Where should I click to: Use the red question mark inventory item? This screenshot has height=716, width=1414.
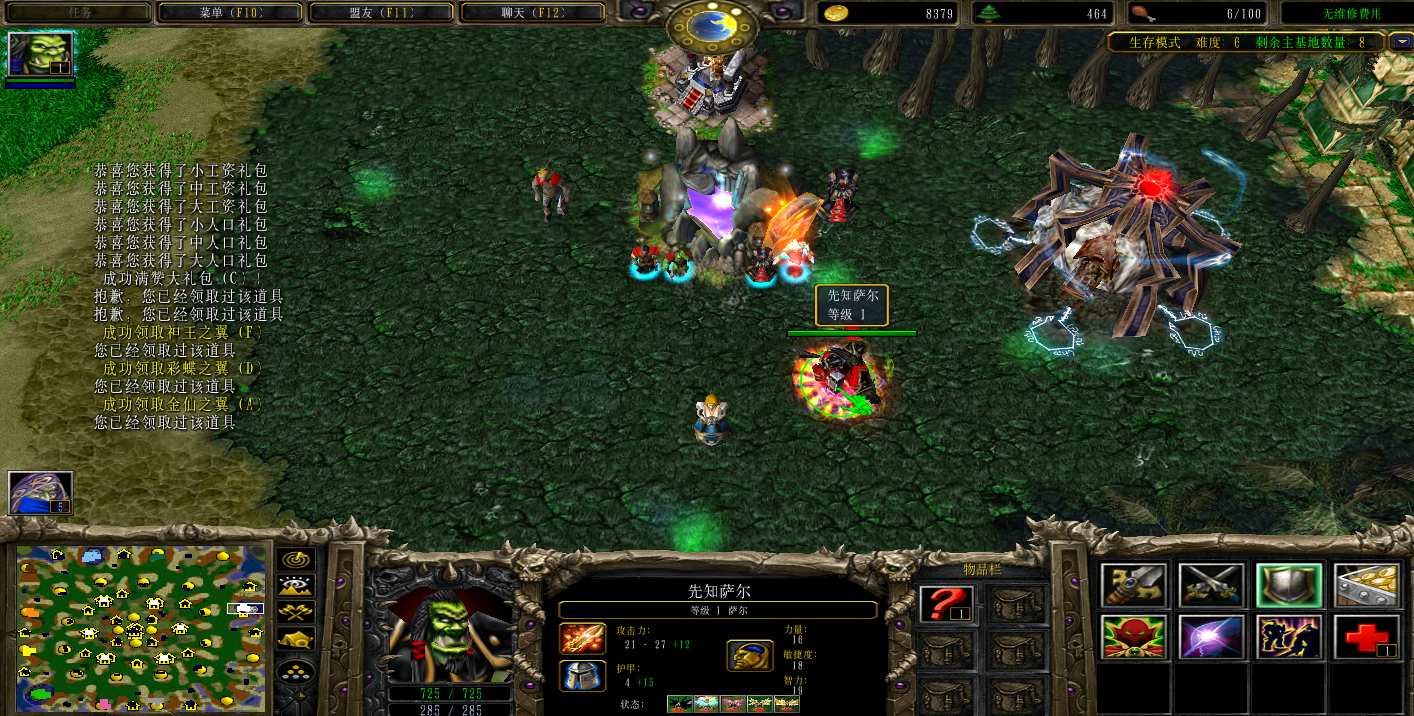tap(946, 605)
